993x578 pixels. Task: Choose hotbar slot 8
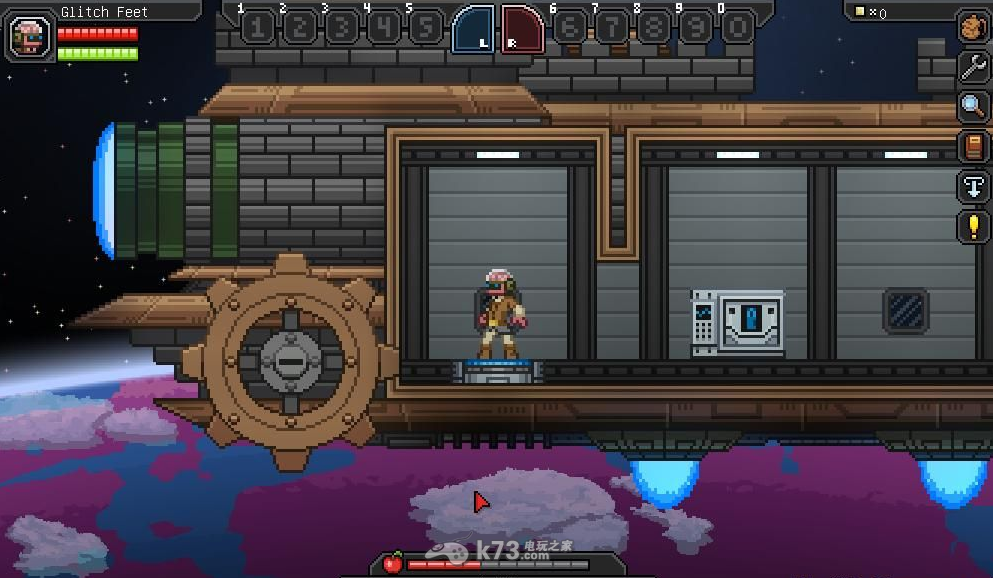click(x=654, y=27)
